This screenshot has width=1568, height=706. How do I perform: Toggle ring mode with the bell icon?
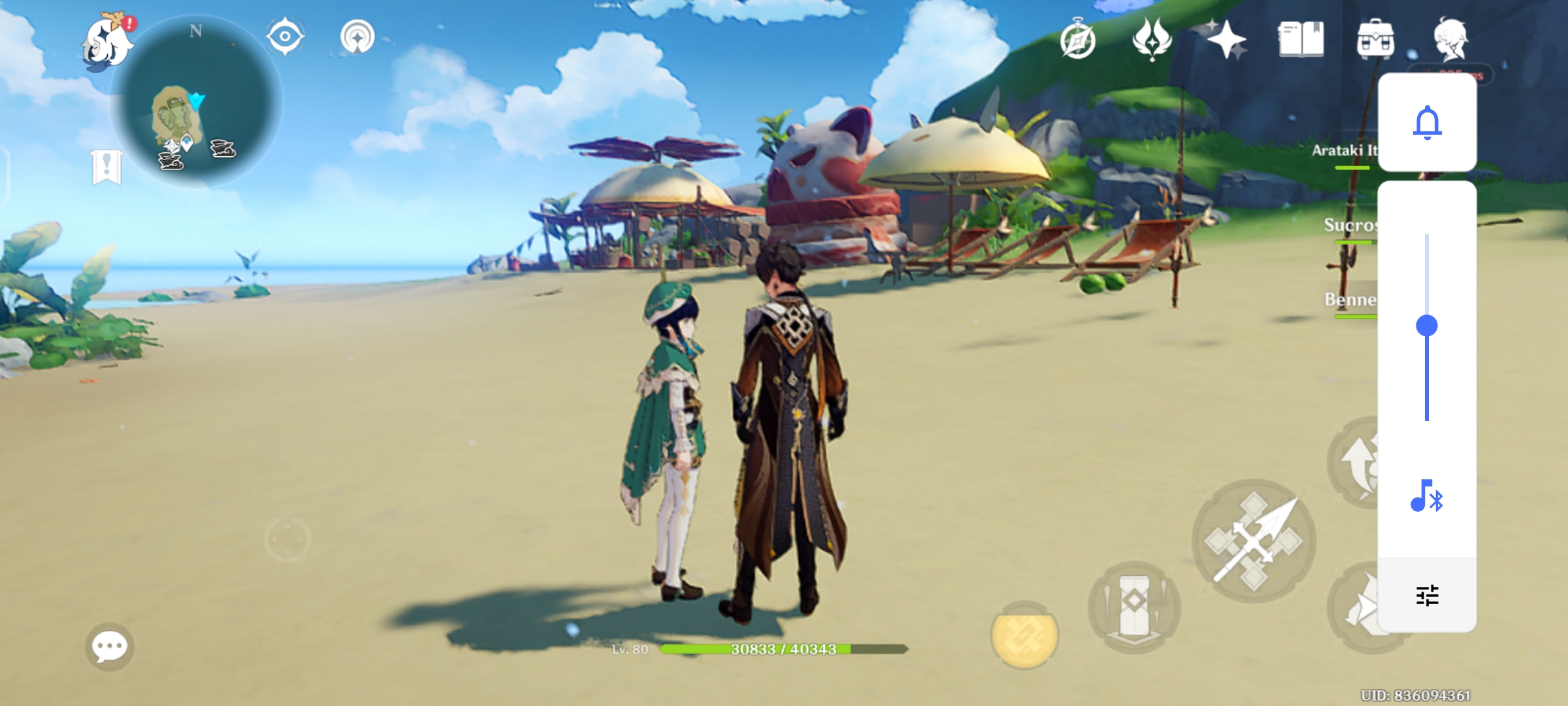[1428, 123]
